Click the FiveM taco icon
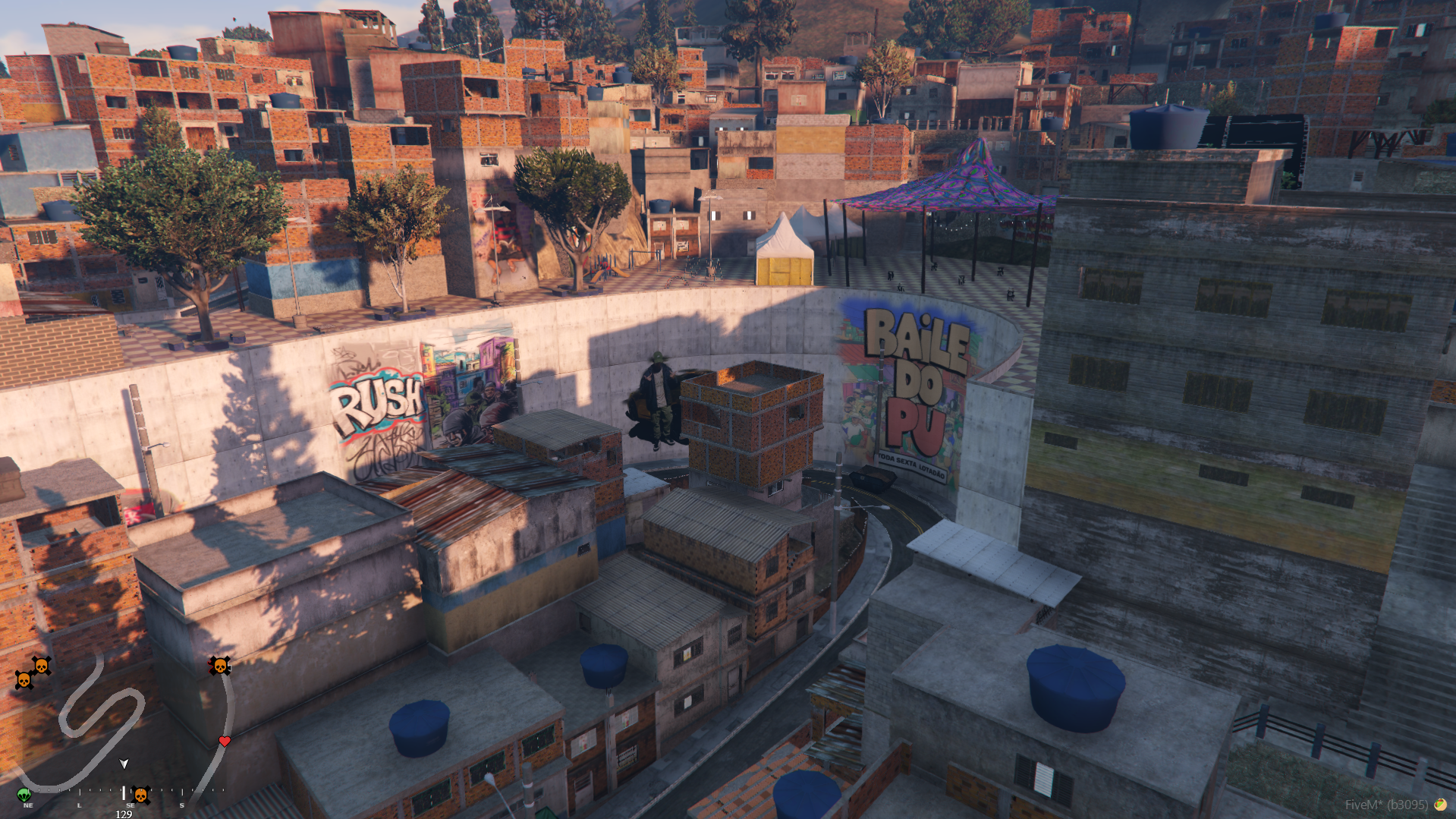The width and height of the screenshot is (1456, 819). [x=1439, y=805]
